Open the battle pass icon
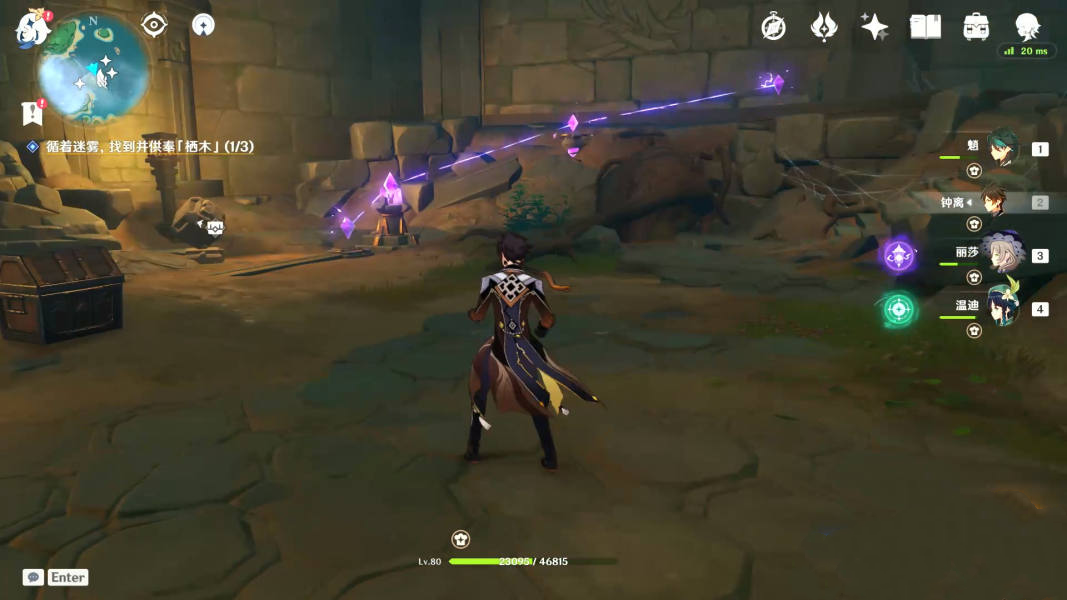The height and width of the screenshot is (600, 1067). click(823, 27)
